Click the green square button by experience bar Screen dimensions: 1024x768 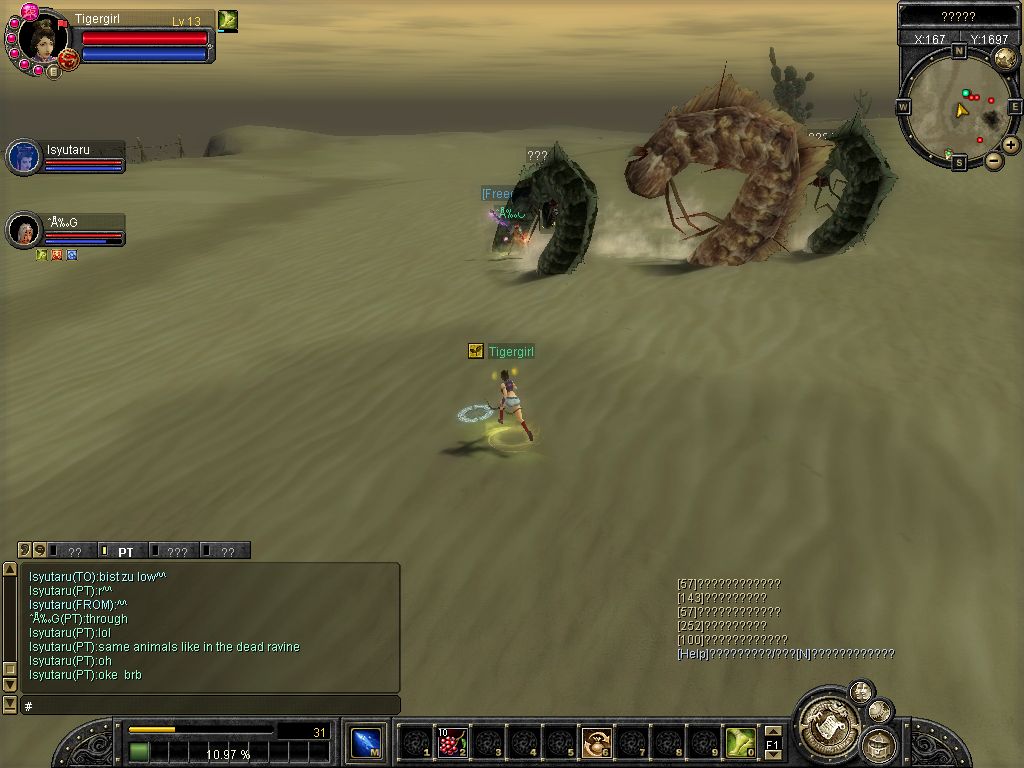[139, 751]
